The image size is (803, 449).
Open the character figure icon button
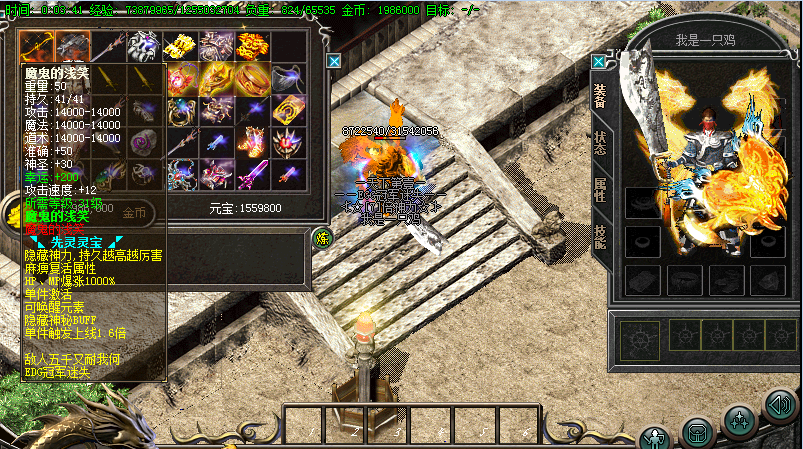point(655,438)
